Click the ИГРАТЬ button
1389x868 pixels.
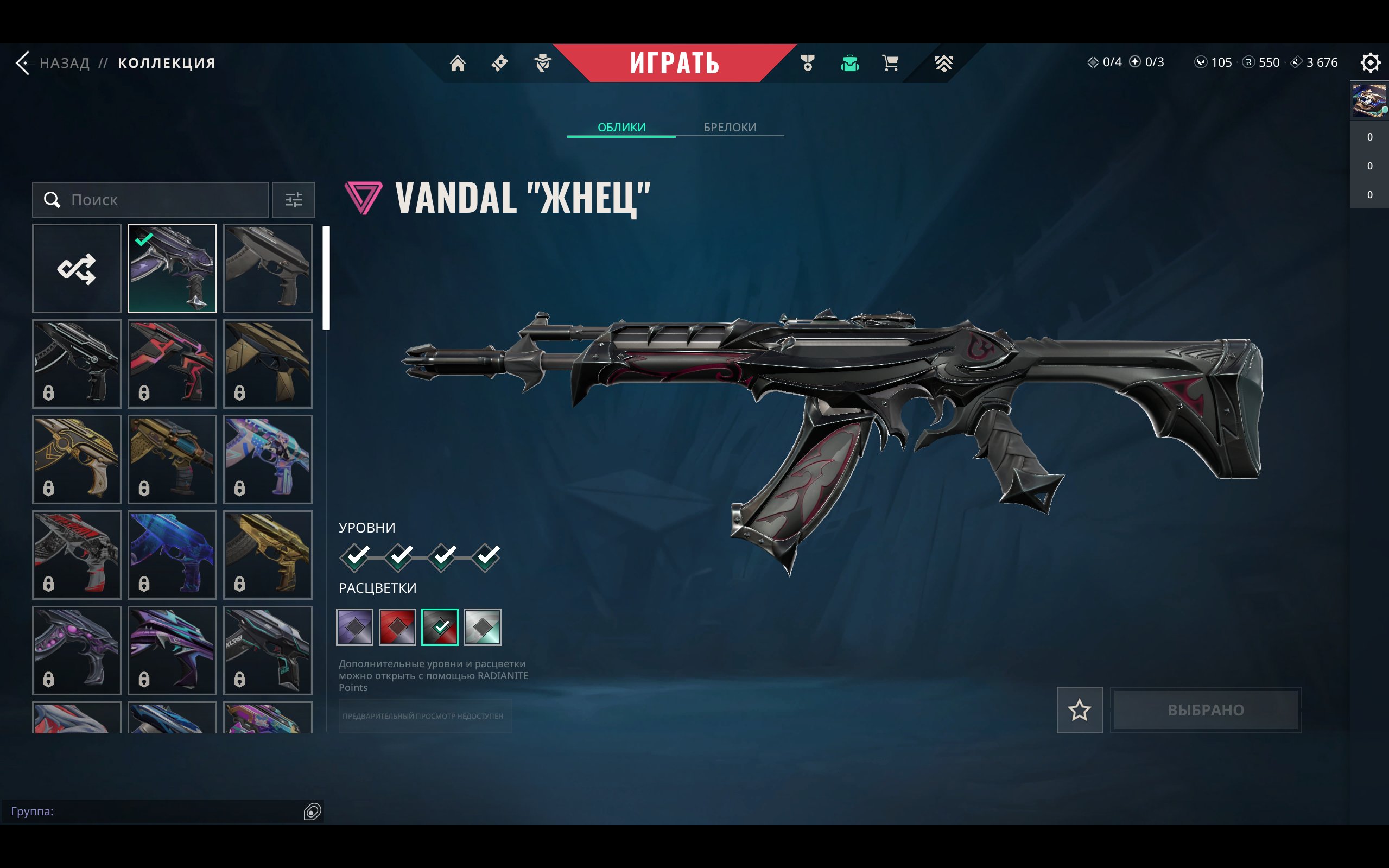(675, 63)
